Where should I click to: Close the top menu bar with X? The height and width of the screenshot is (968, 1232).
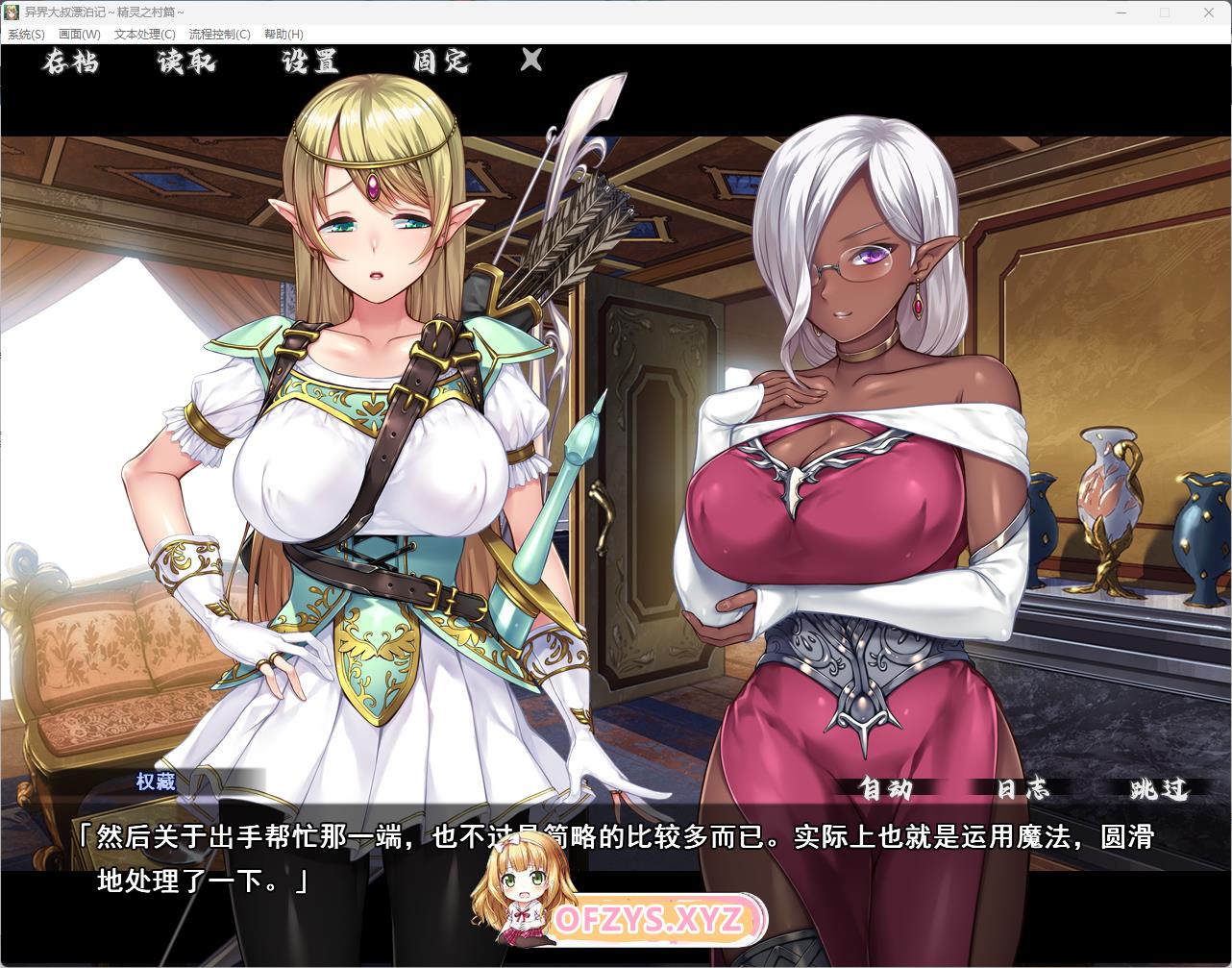[531, 61]
